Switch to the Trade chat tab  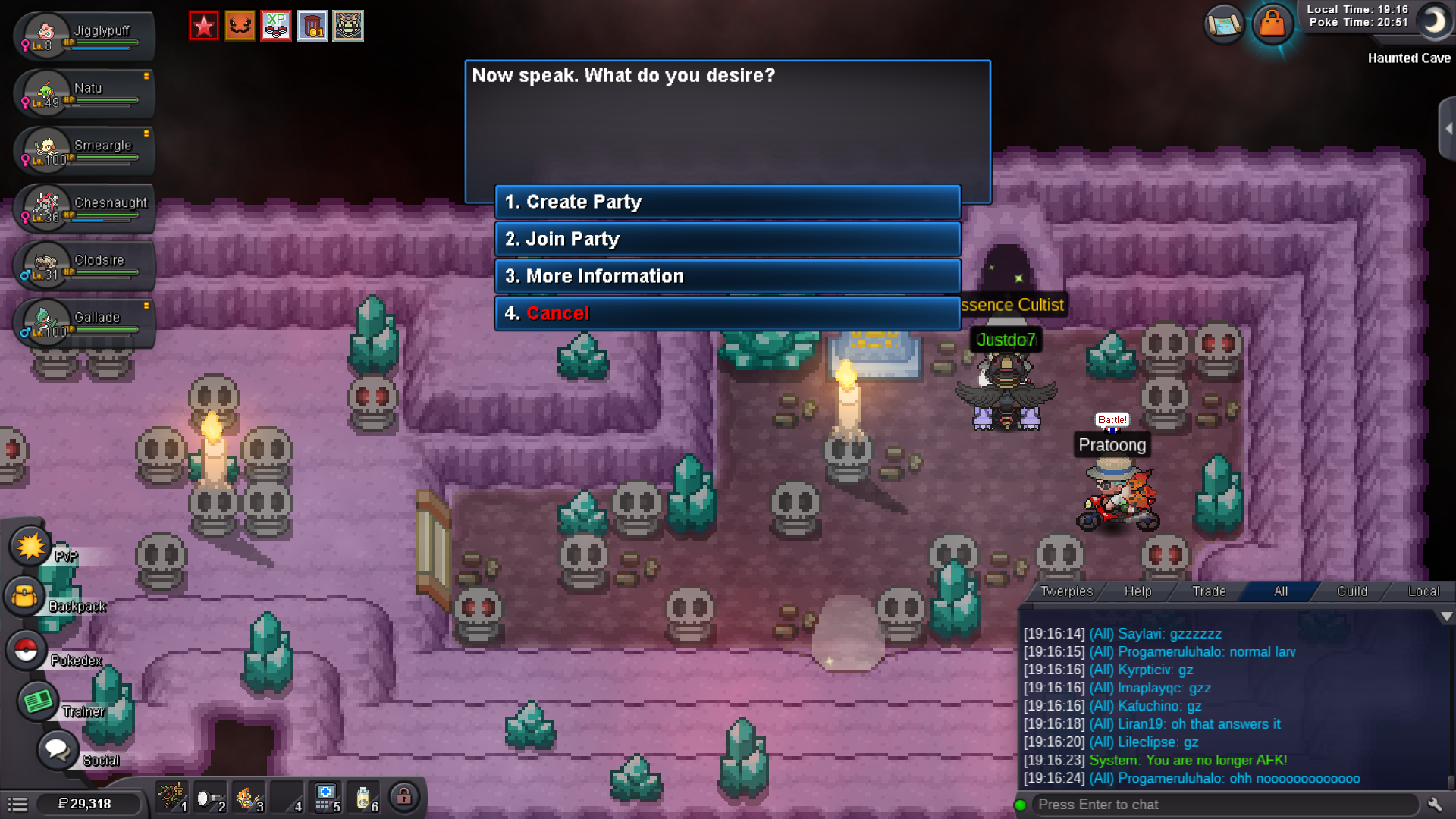[x=1209, y=591]
